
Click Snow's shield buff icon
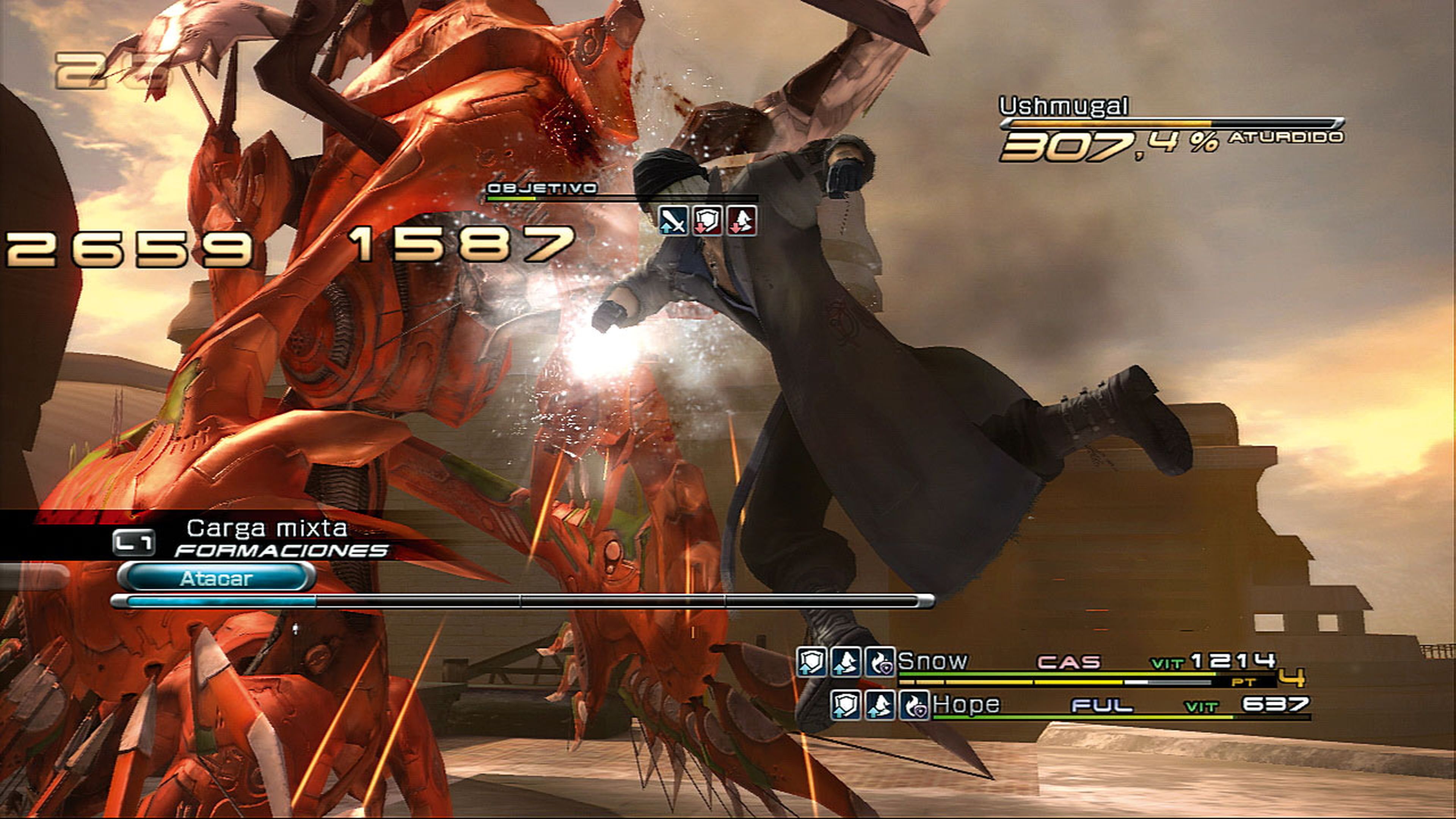click(812, 662)
